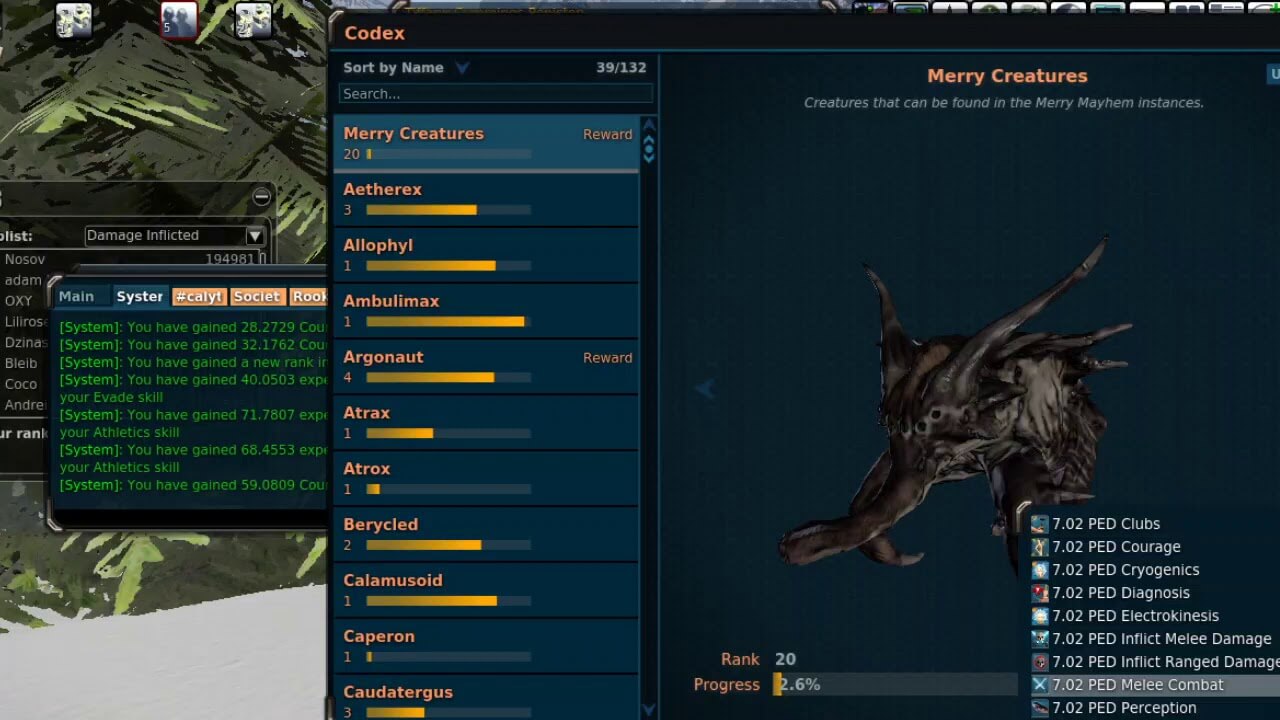Screen dimensions: 1280x720
Task: Select the Caudatergus codex entry
Action: click(x=485, y=698)
